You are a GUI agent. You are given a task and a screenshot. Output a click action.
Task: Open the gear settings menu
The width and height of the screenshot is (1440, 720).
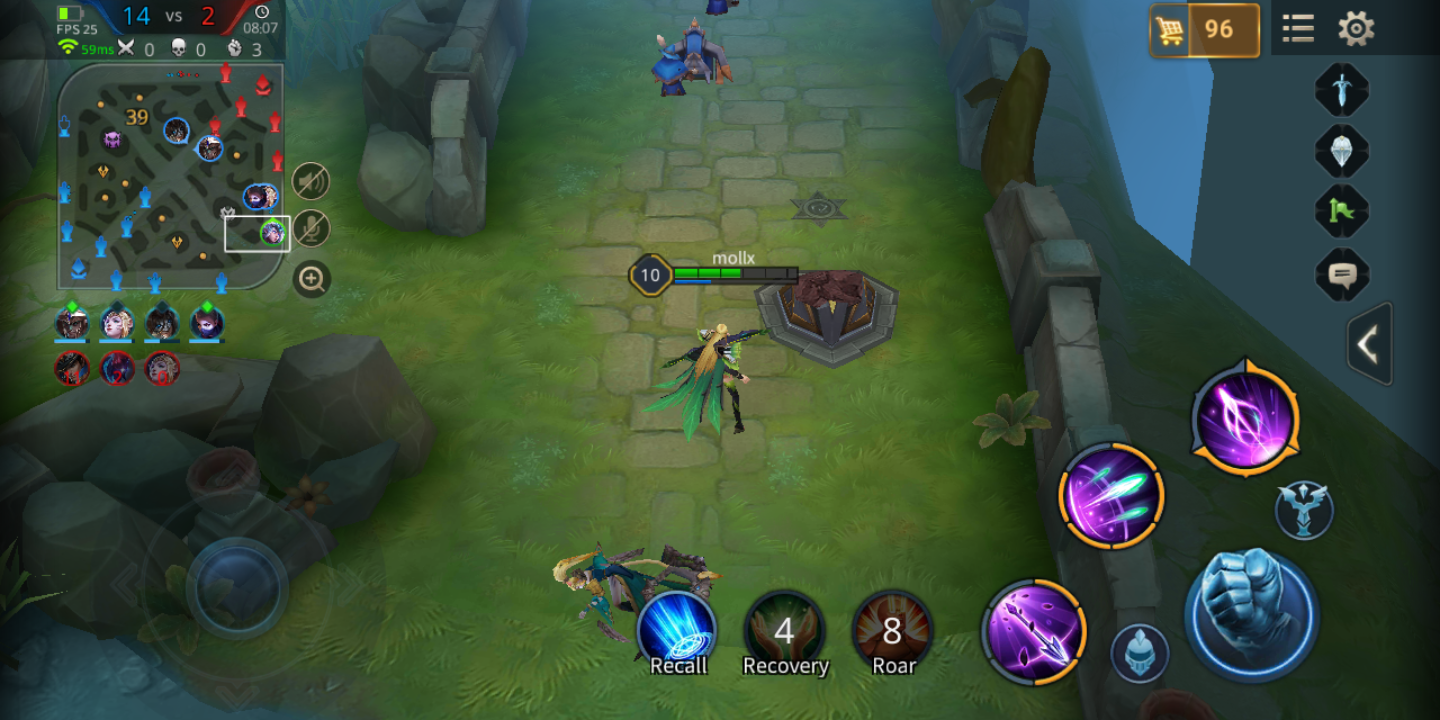point(1356,29)
